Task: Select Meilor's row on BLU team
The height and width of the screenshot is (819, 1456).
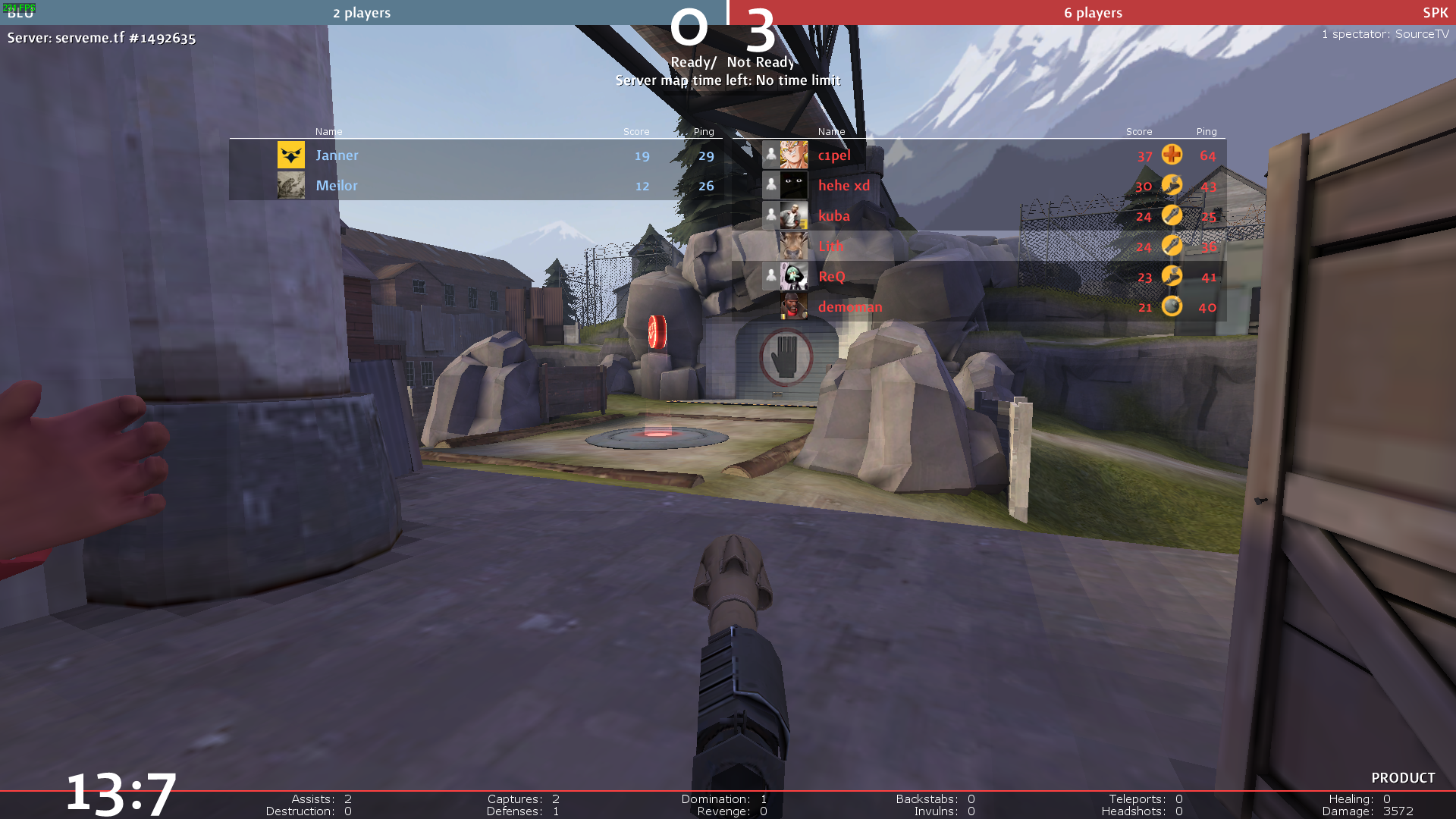Action: (337, 186)
